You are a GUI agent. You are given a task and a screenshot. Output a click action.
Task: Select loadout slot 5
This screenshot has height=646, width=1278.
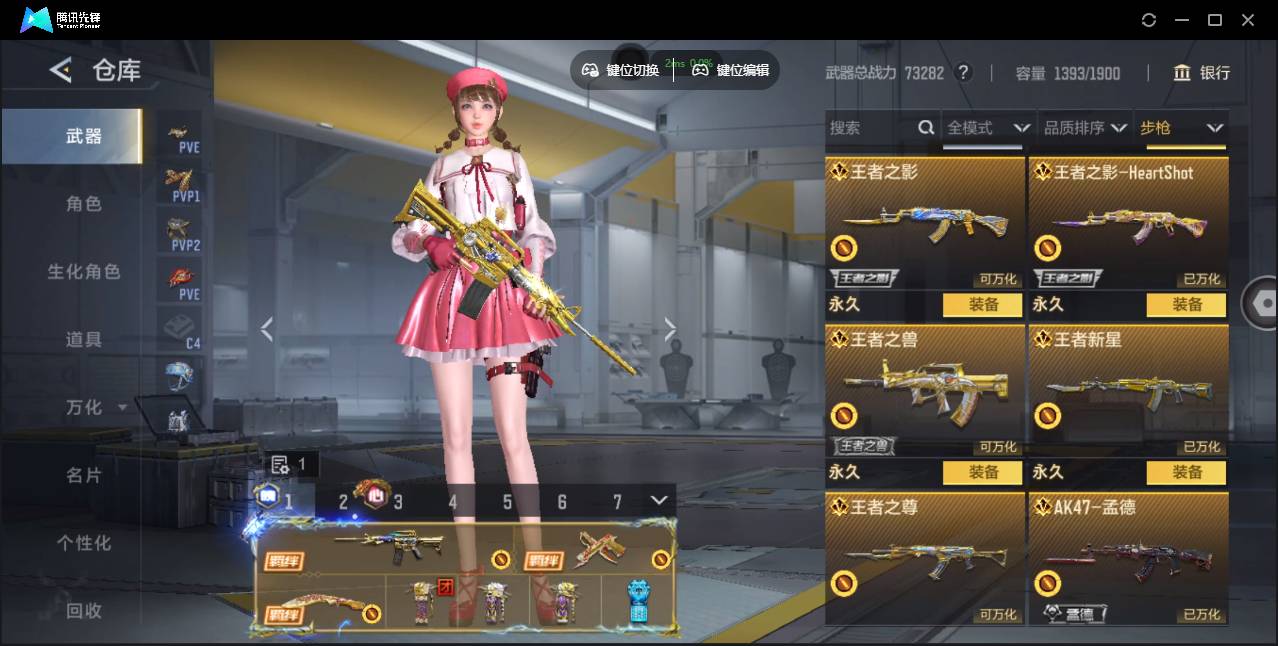click(507, 502)
